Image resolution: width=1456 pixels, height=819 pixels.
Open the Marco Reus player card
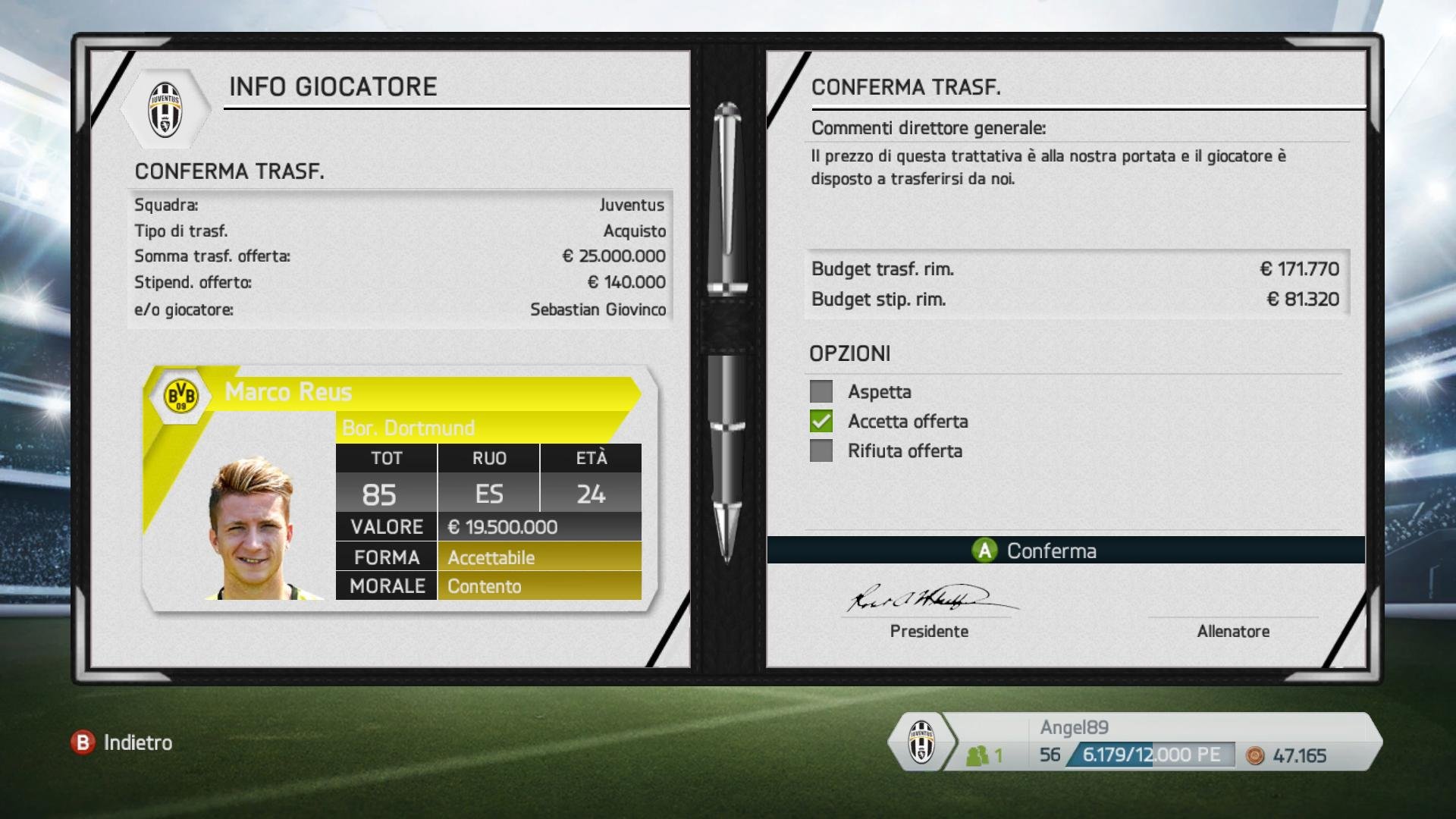[x=399, y=488]
